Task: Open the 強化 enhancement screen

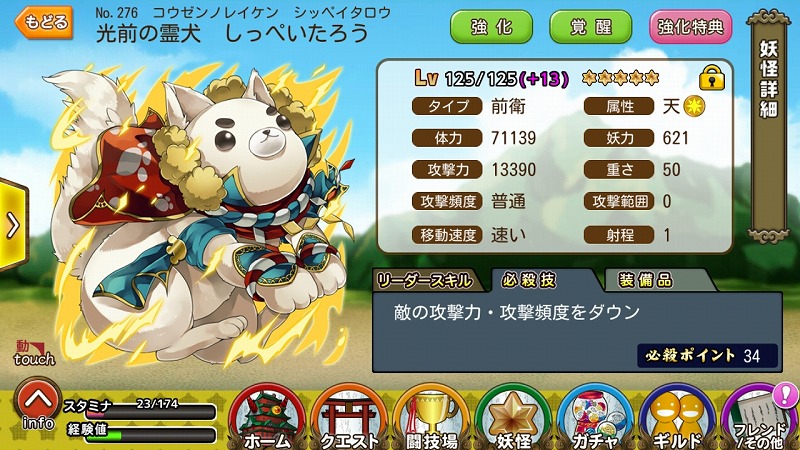Action: pyautogui.click(x=491, y=27)
